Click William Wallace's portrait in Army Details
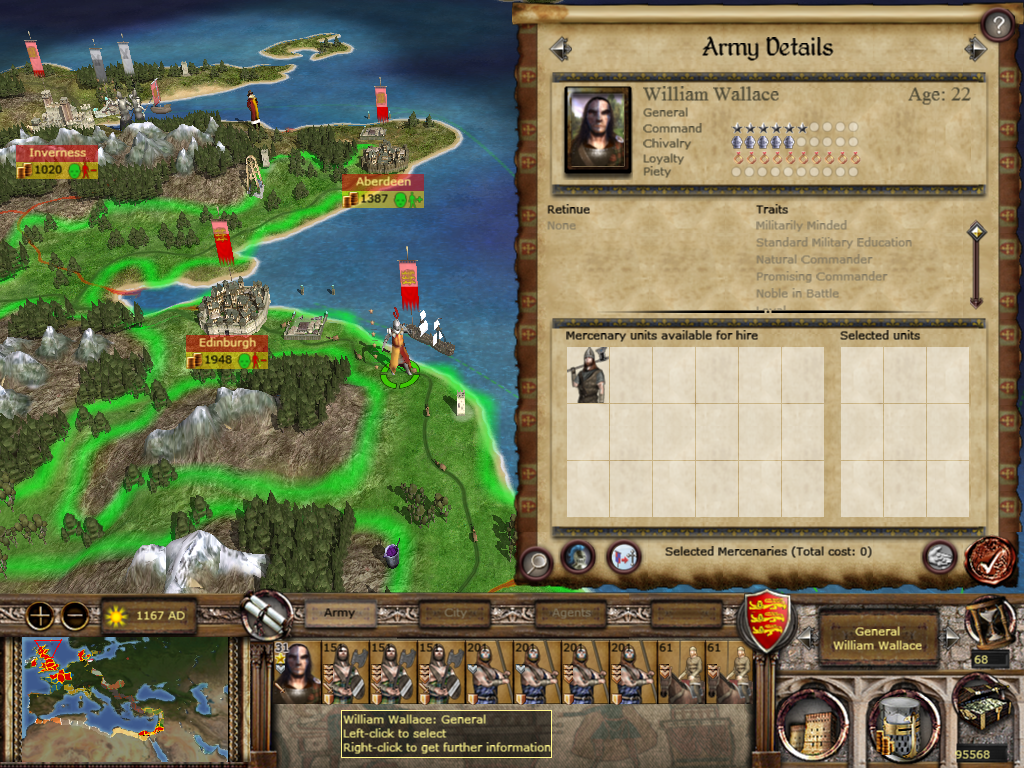1024x768 pixels. pos(598,129)
